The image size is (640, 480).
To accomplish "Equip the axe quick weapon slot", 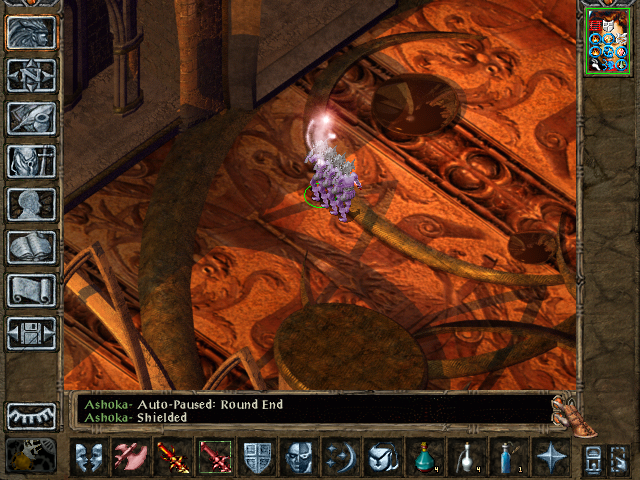I will coord(130,458).
